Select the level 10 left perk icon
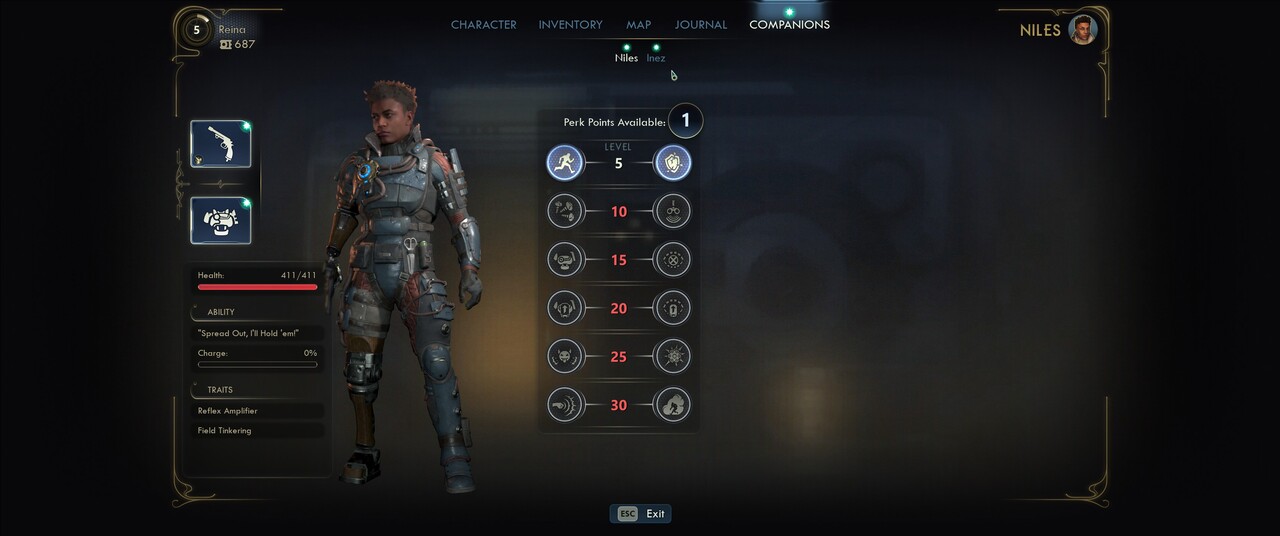 [x=565, y=211]
